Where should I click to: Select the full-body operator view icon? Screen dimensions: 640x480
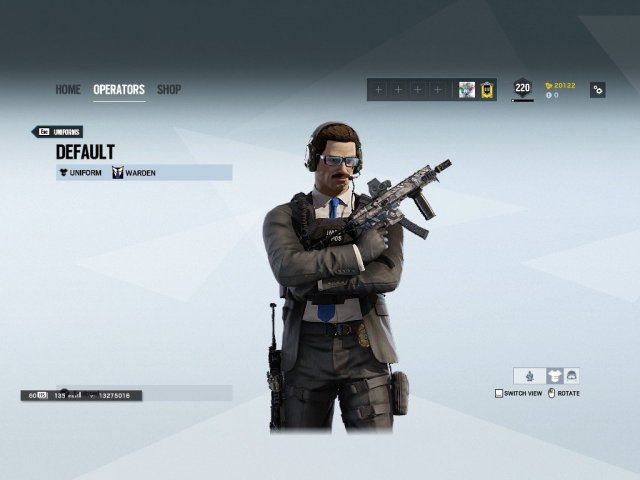pyautogui.click(x=529, y=376)
